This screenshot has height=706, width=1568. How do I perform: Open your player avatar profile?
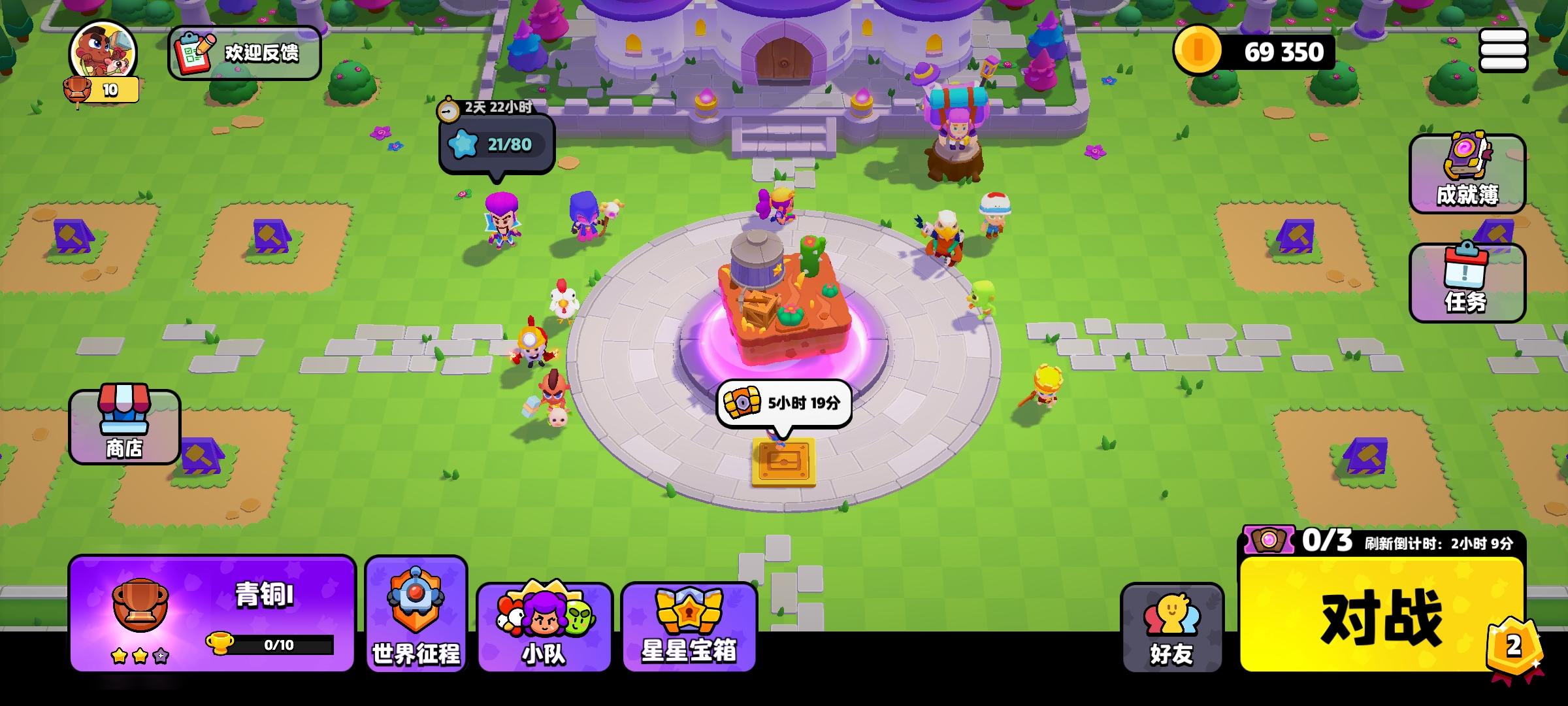98,51
